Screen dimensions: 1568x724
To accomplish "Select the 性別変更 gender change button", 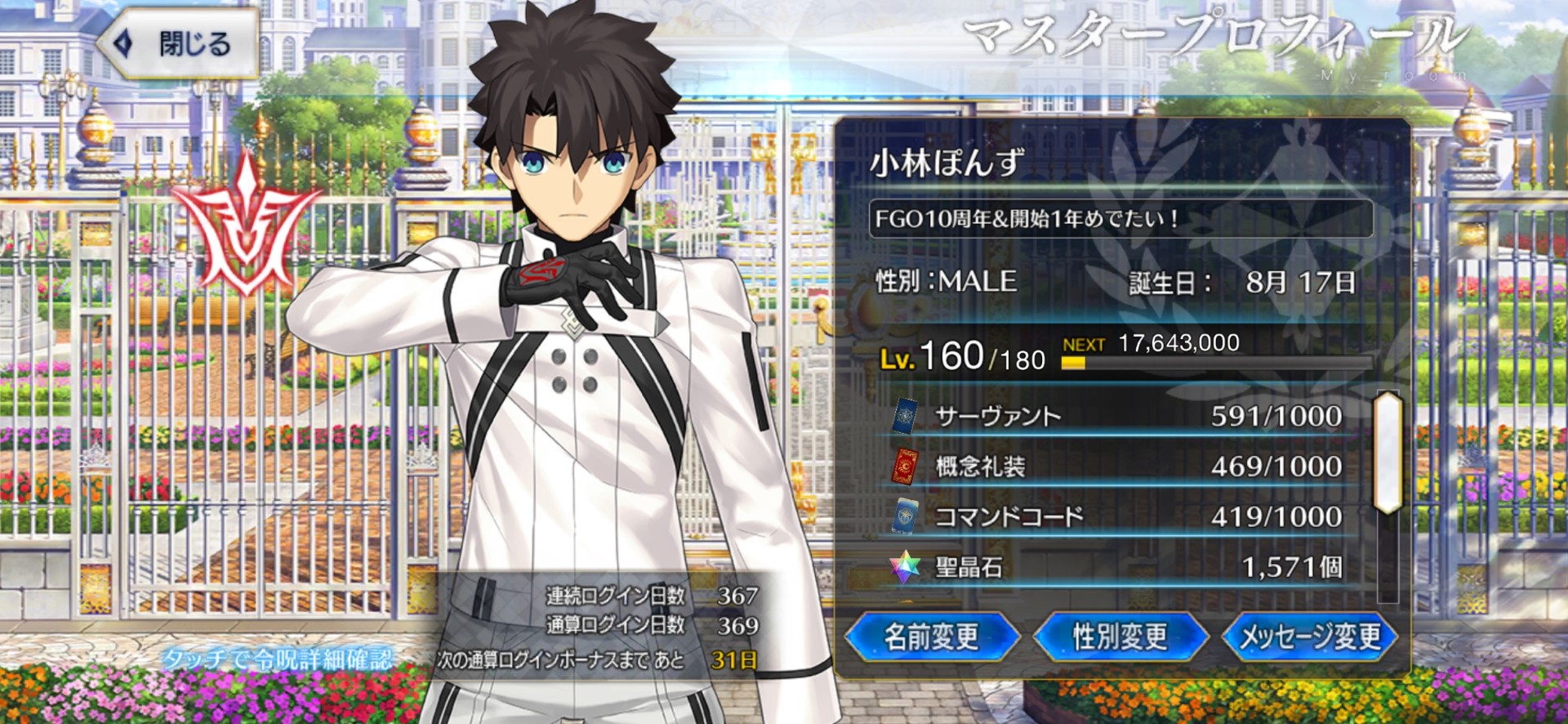I will [1120, 637].
